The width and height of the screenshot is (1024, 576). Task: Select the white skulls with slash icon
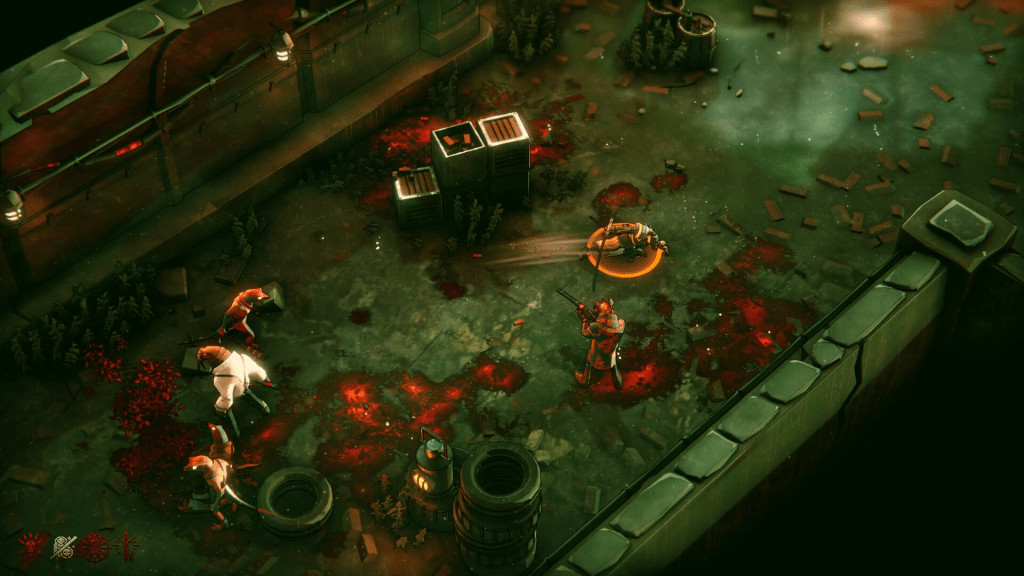(x=64, y=547)
